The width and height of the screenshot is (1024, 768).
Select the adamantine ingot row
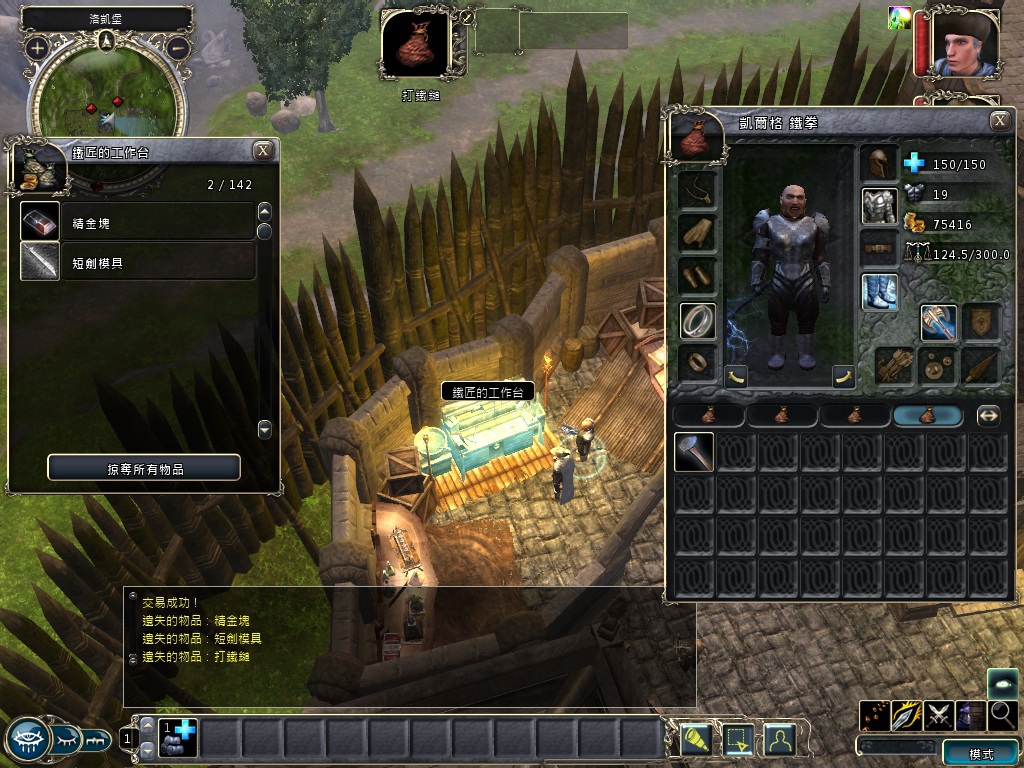[x=138, y=222]
